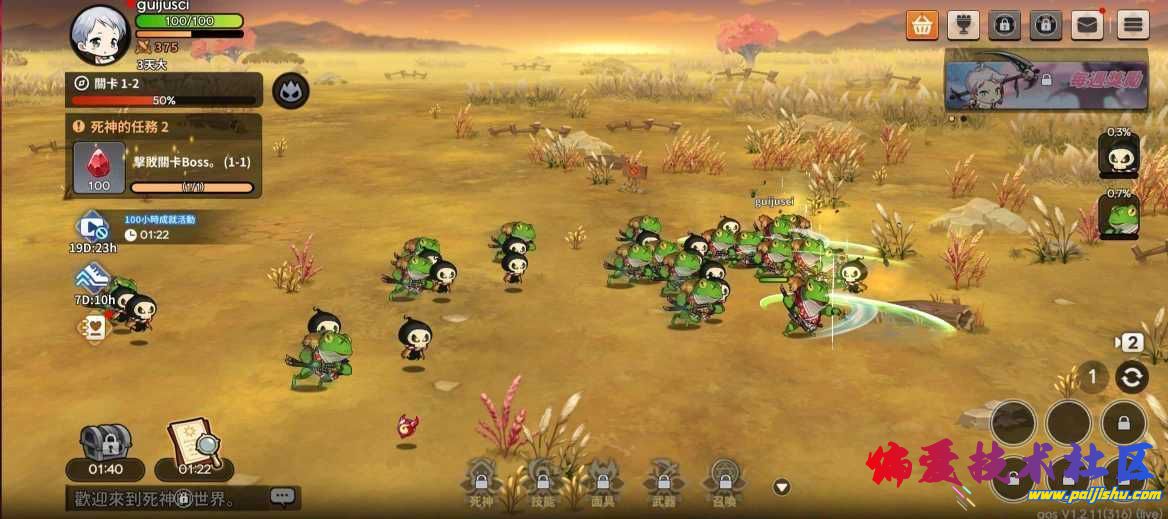Viewport: 1168px width, 519px height.
Task: Open the shop basket icon
Action: point(922,24)
